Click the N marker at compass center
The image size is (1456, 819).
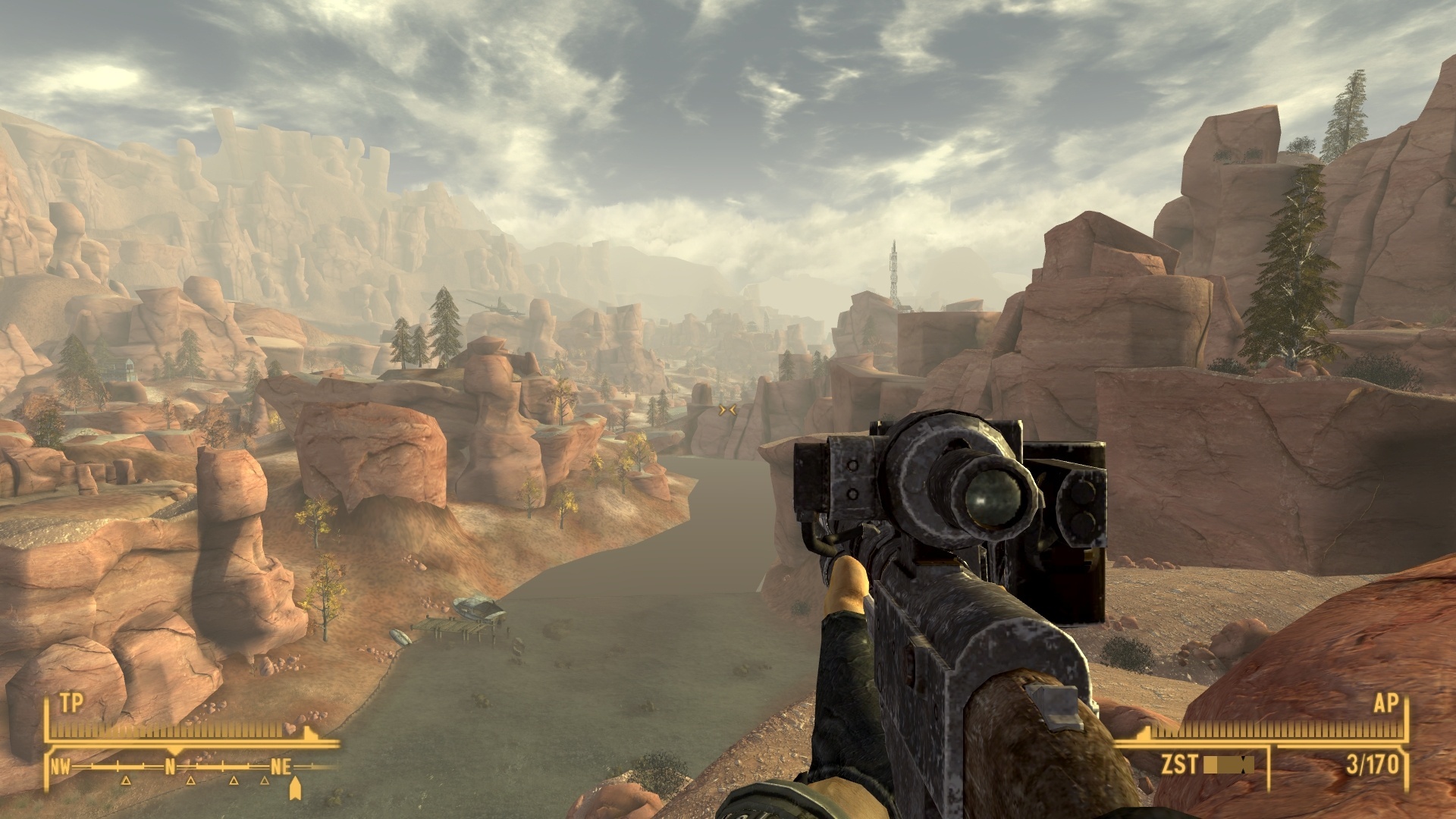(x=170, y=766)
